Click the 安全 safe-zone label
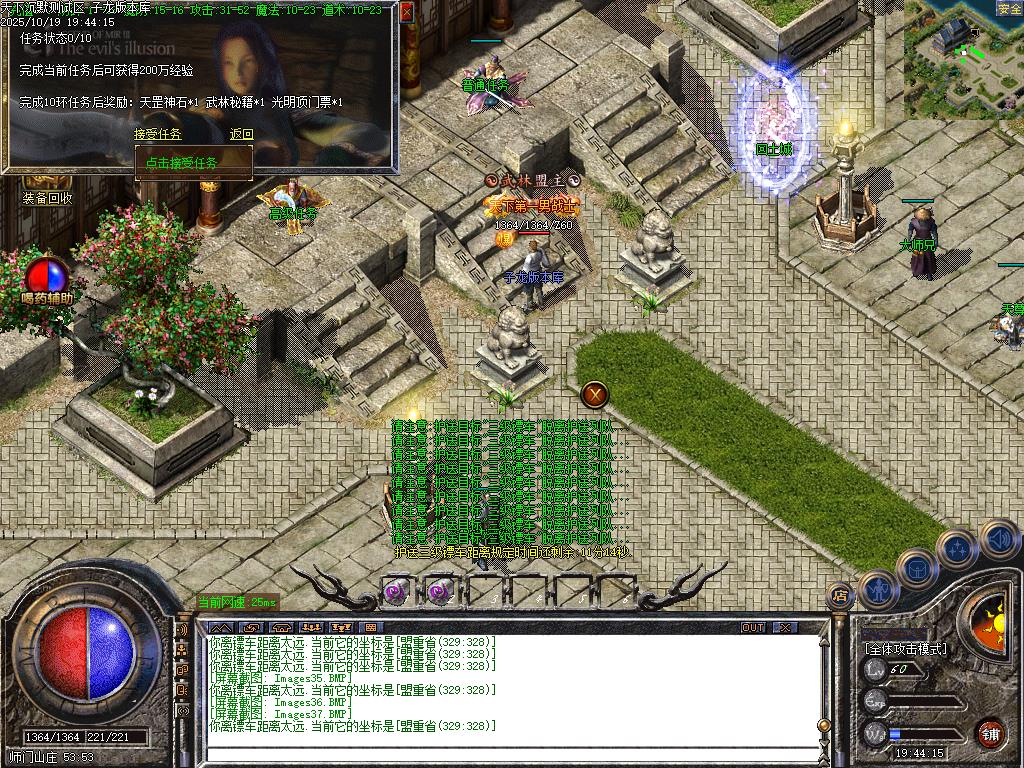This screenshot has width=1024, height=768. (x=1009, y=9)
